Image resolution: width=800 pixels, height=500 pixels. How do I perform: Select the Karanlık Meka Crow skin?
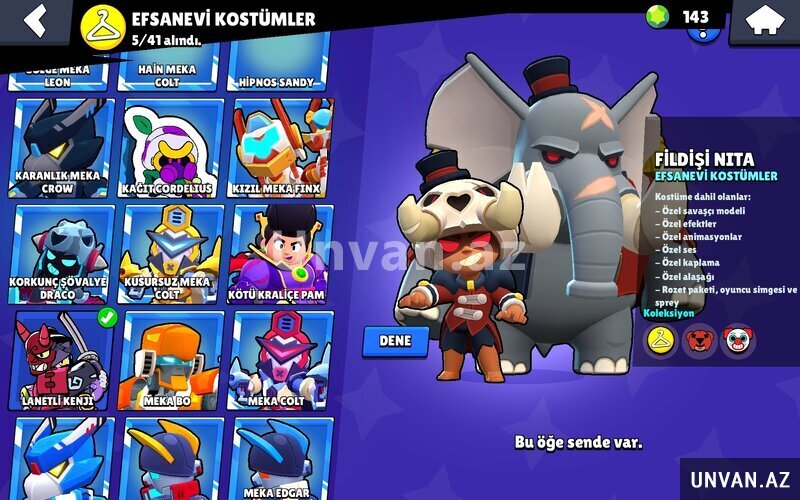(x=61, y=147)
